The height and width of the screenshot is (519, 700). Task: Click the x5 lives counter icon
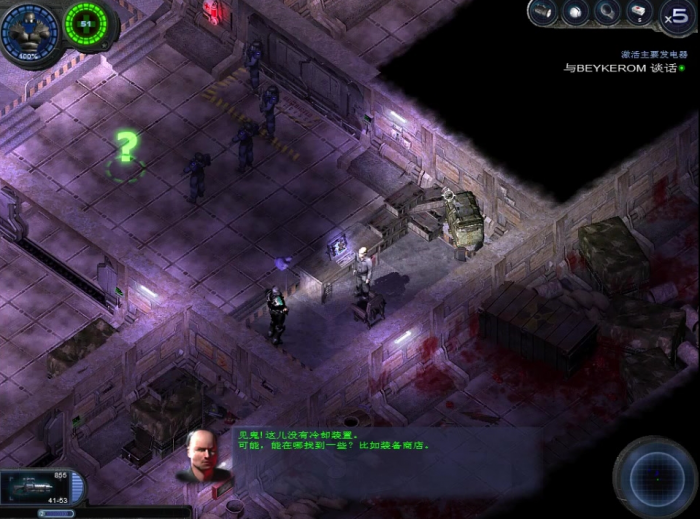(674, 15)
